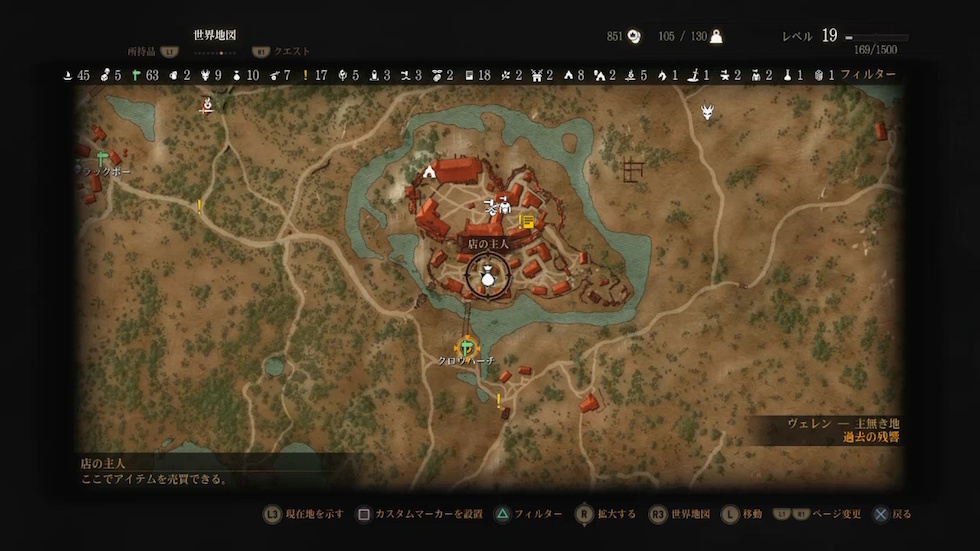This screenshot has height=551, width=980.
Task: Select the yellow notice board marker
Action: pyautogui.click(x=527, y=220)
